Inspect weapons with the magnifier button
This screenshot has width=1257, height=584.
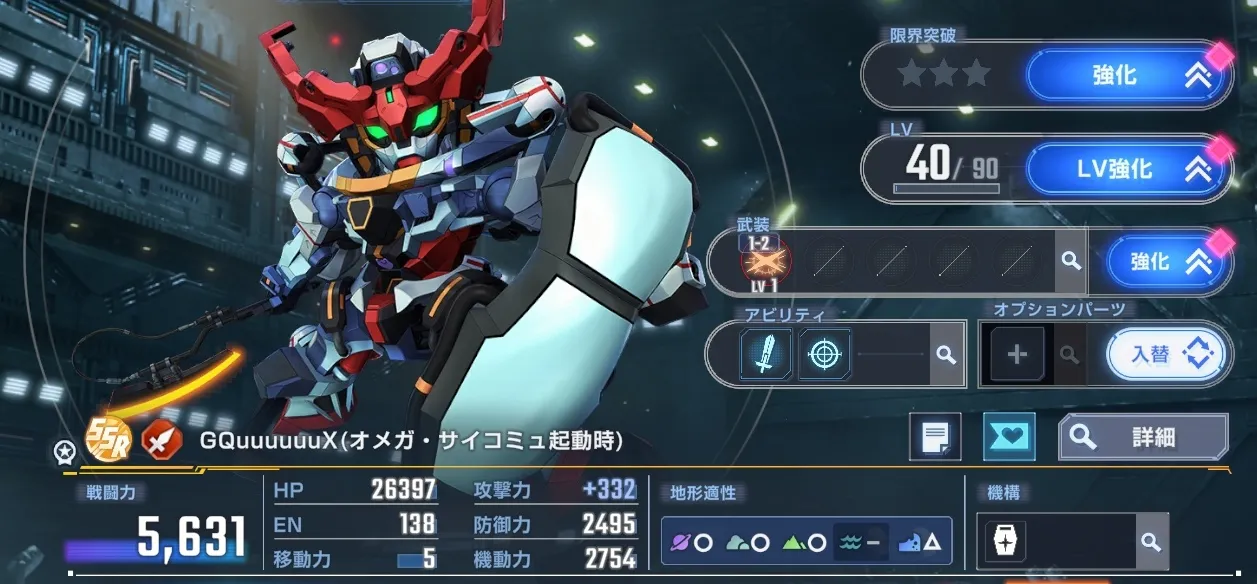tap(1071, 262)
